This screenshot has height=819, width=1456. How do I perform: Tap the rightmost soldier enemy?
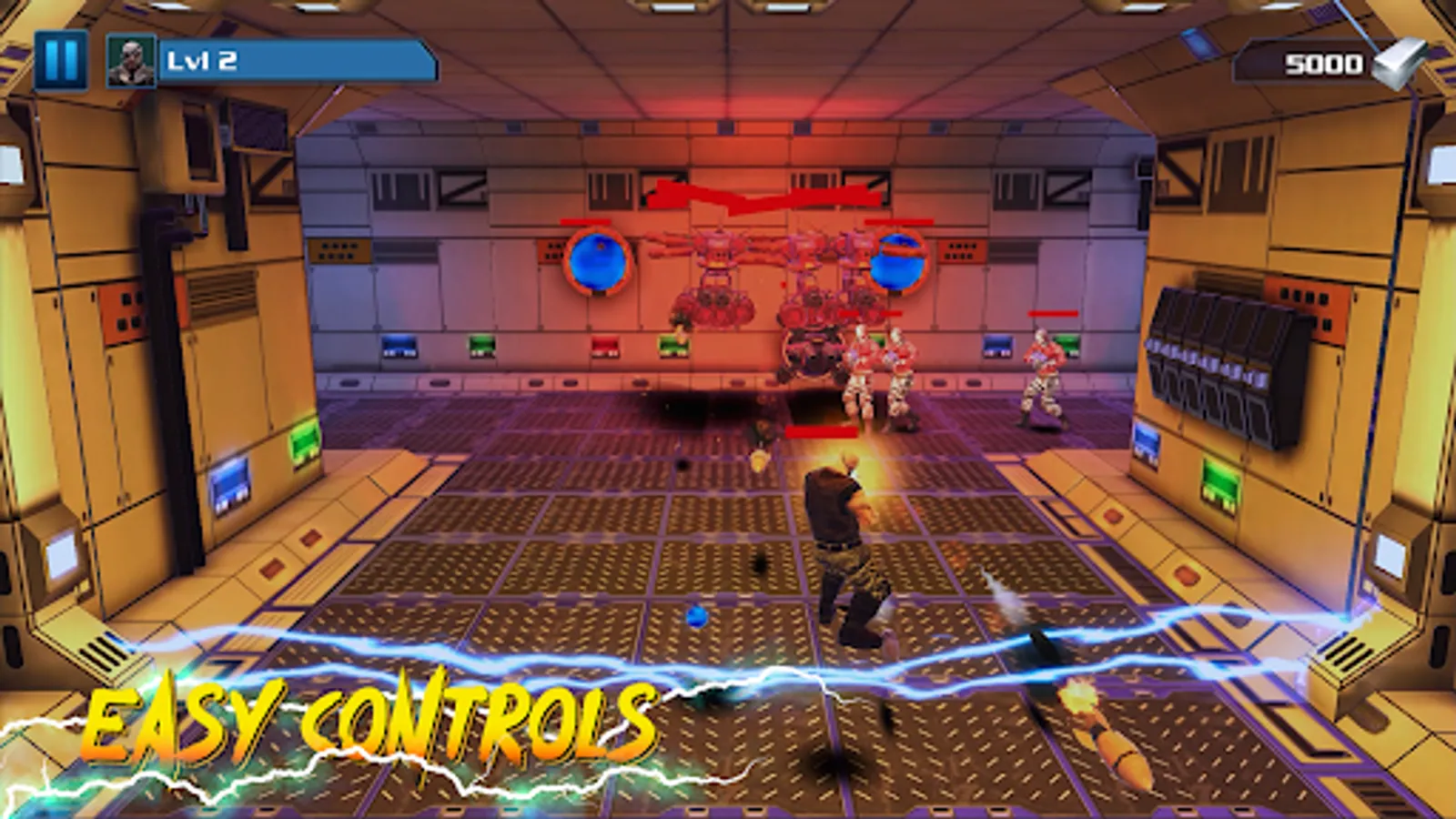tap(1040, 373)
